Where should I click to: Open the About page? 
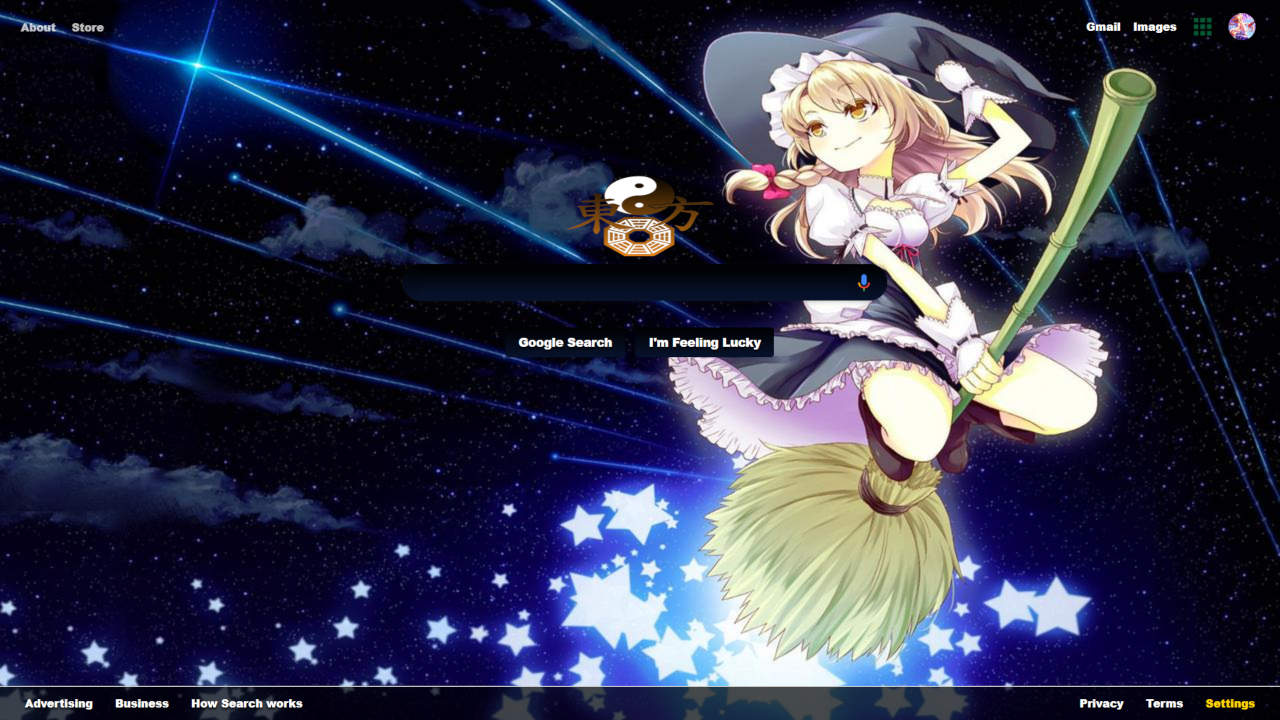(x=37, y=27)
